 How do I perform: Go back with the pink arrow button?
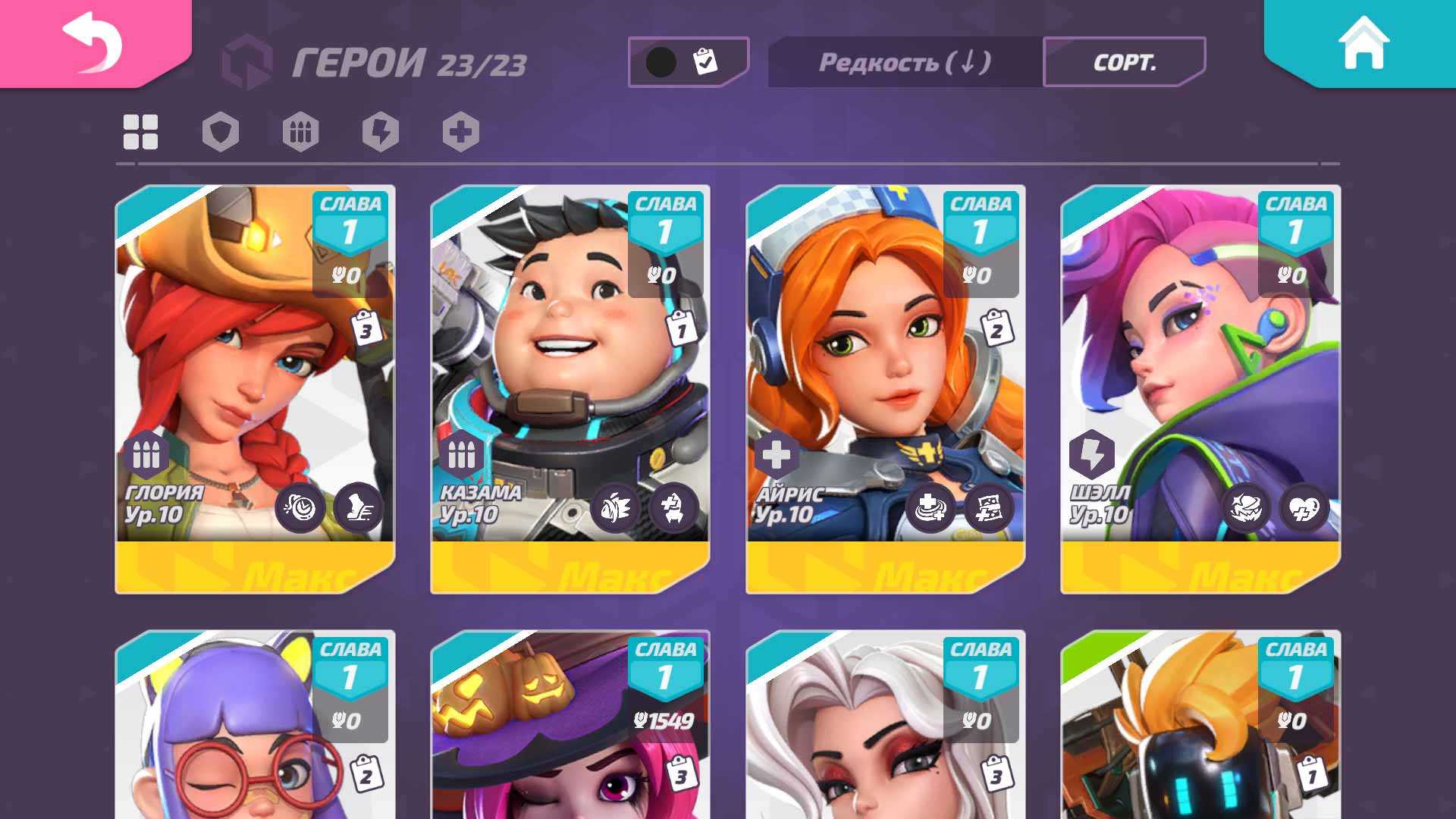(93, 42)
